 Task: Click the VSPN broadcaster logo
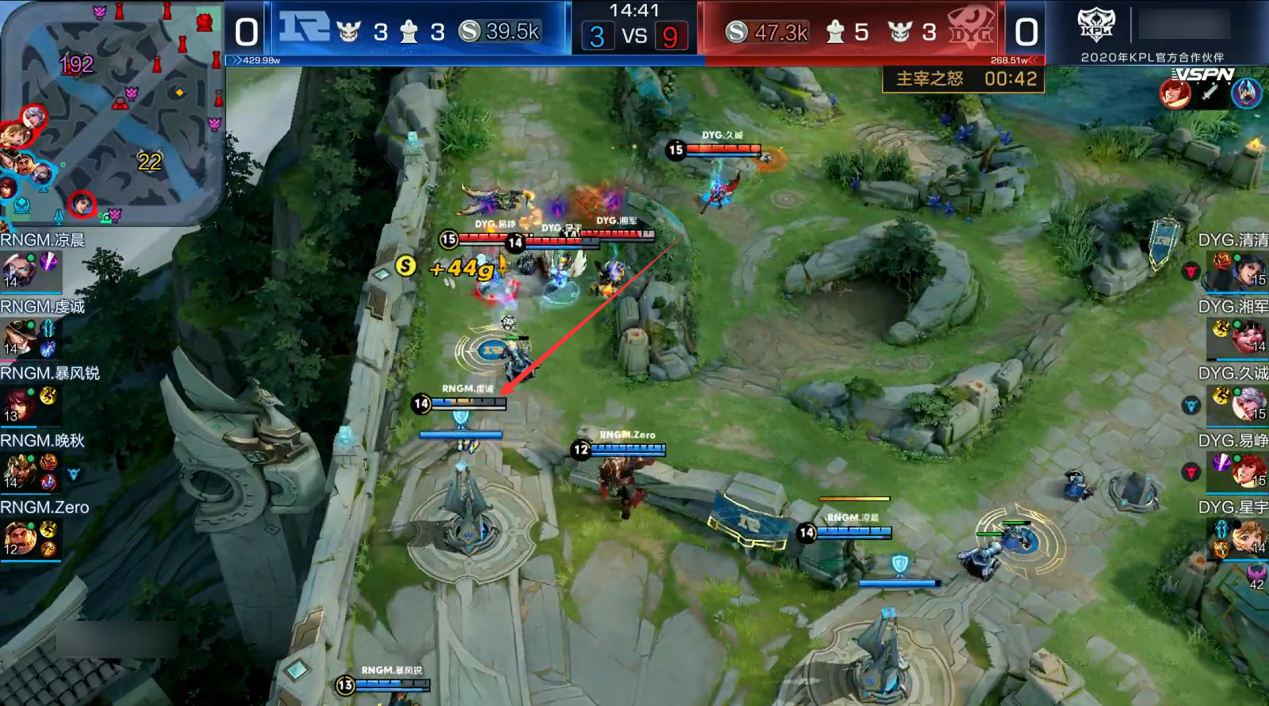1203,74
